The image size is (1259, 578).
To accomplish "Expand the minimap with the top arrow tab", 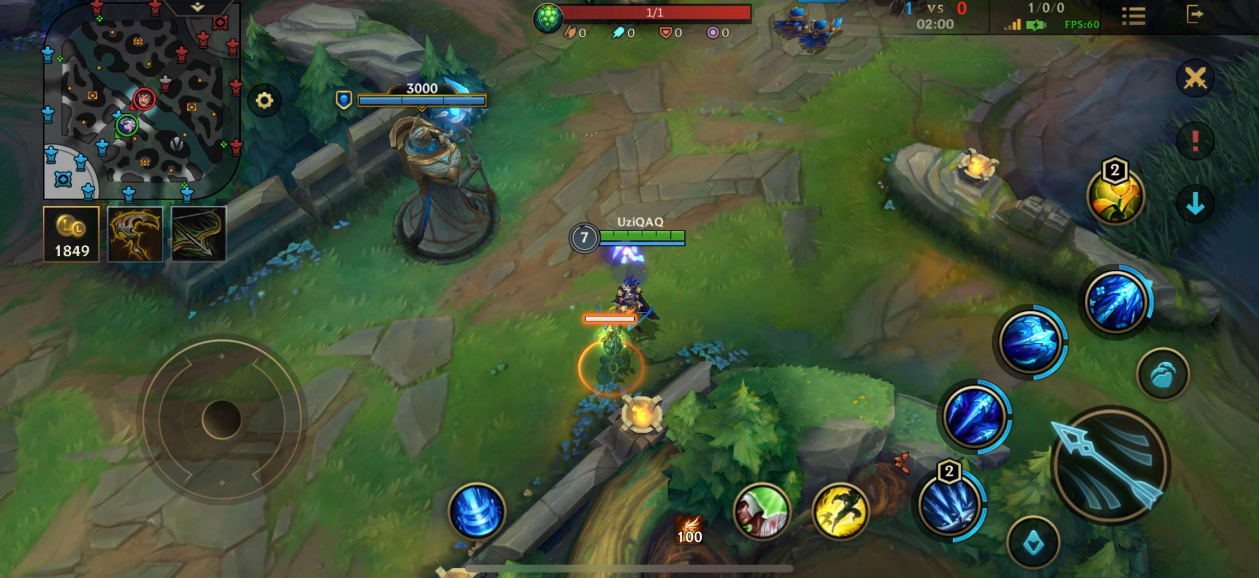I will [x=198, y=6].
